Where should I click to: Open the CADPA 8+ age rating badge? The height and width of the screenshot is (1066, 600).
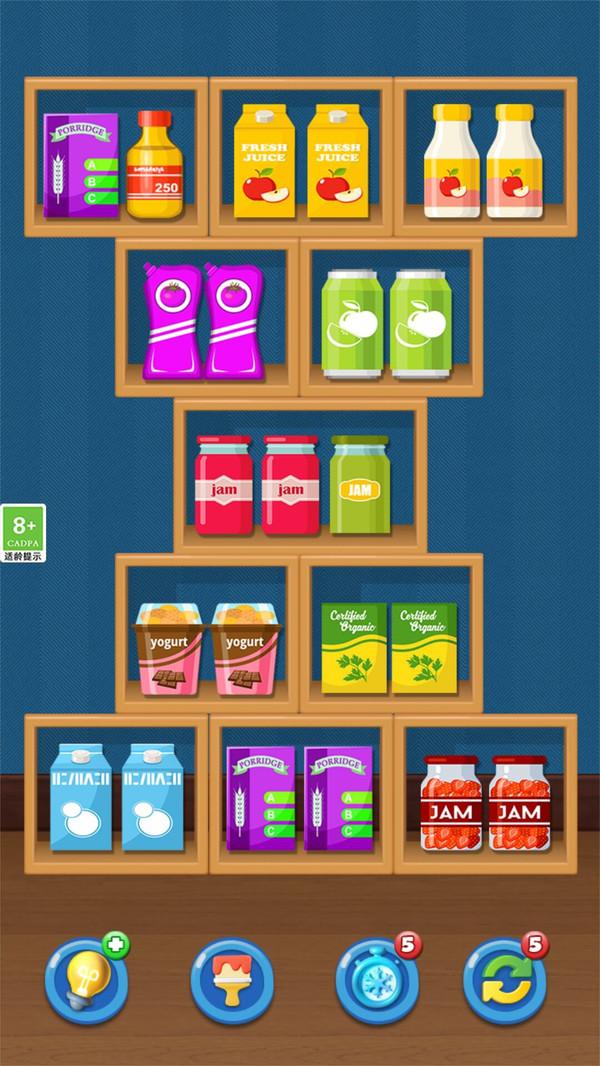tap(22, 533)
